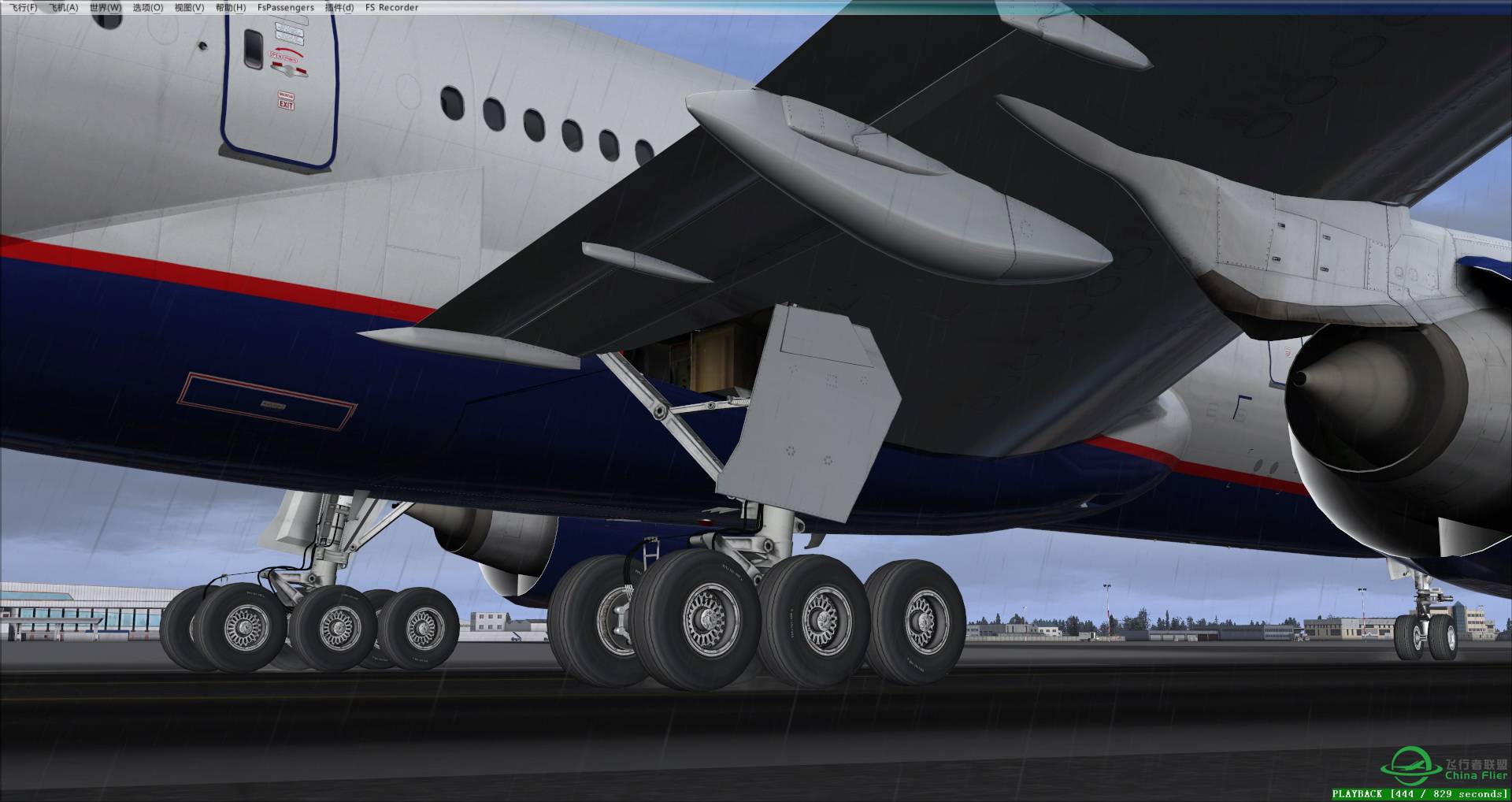
Task: Open the 插件(d) Add-ons menu
Action: tap(340, 6)
